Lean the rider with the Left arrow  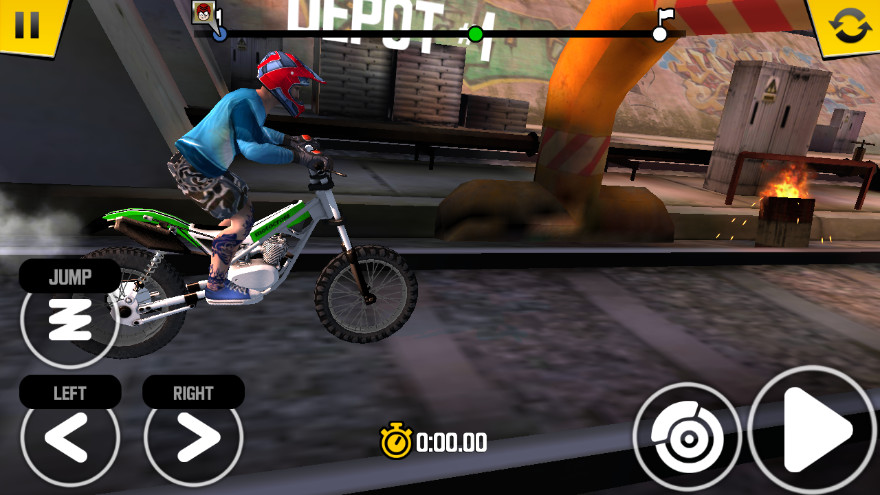click(69, 437)
